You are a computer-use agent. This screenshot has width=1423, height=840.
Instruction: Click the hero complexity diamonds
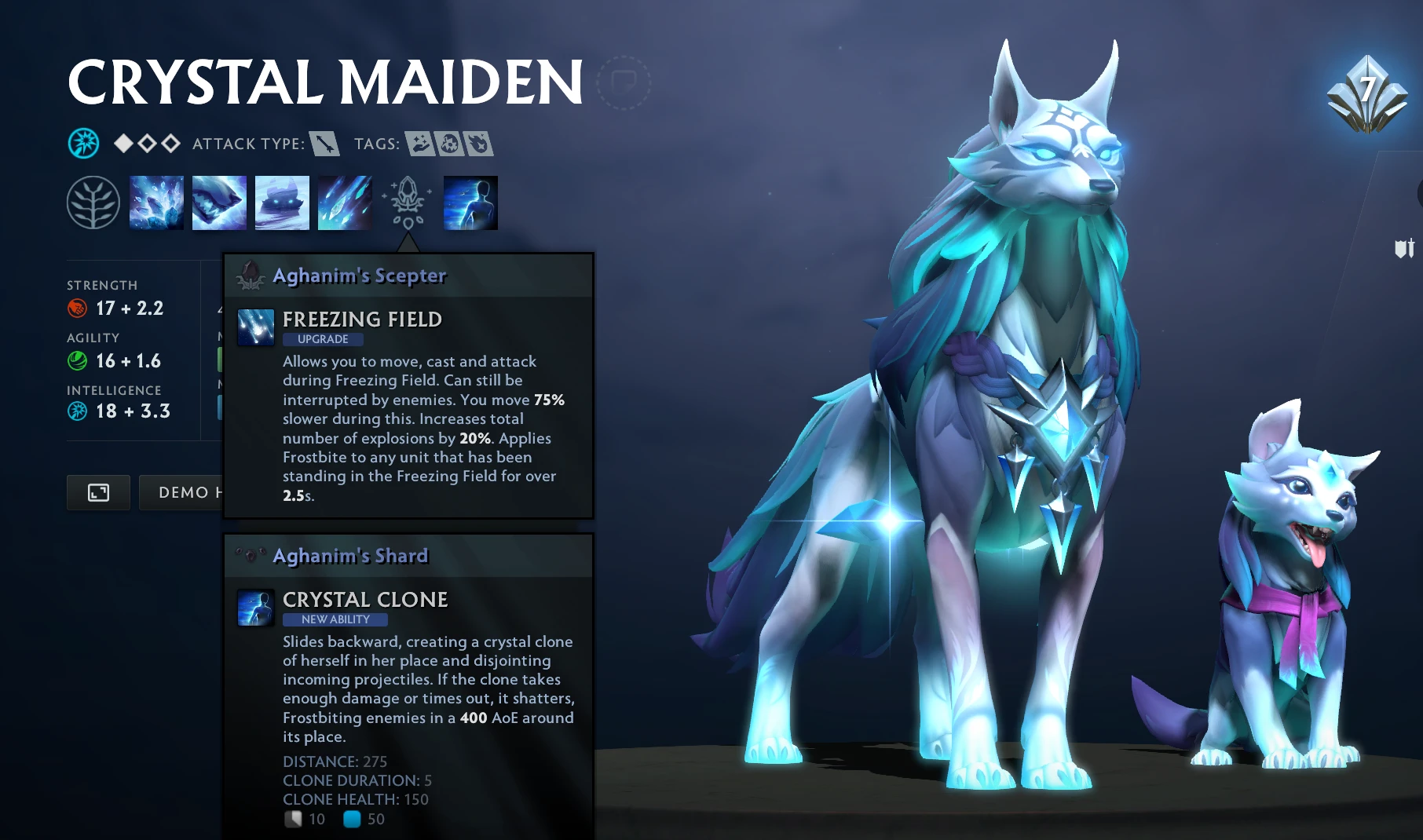(147, 144)
